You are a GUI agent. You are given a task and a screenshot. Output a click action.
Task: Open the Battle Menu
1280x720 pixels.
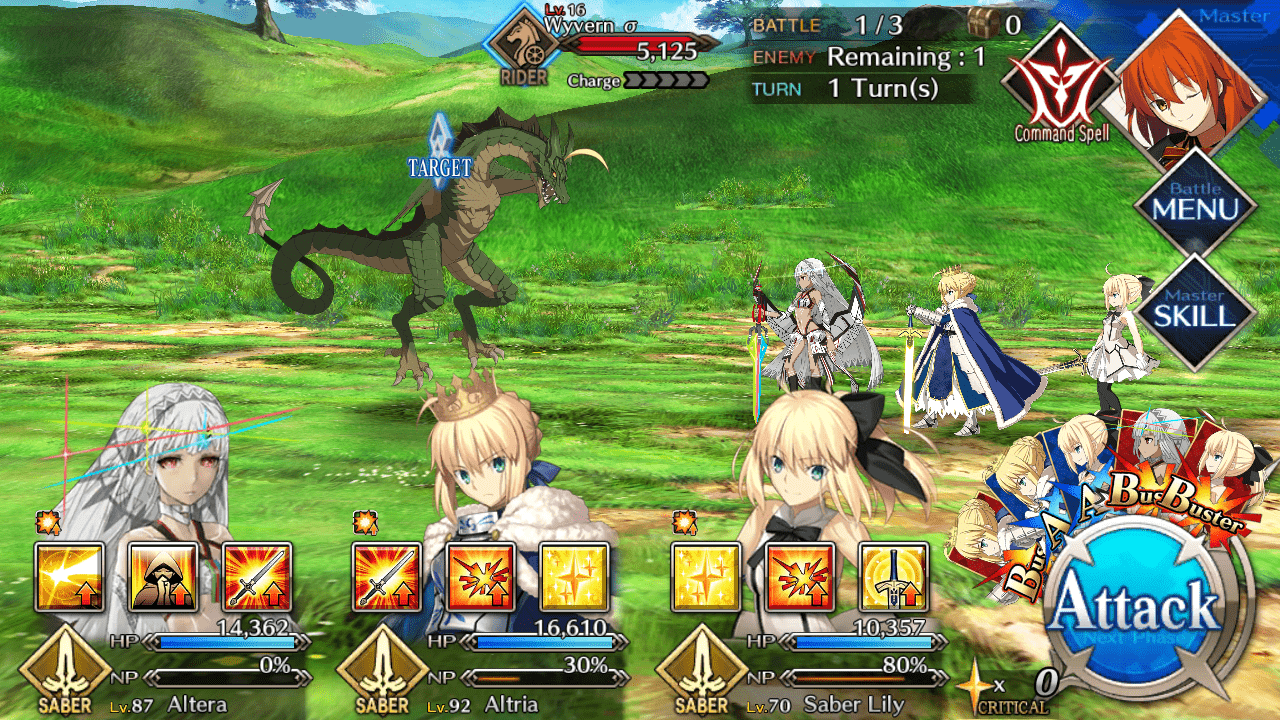pos(1194,206)
